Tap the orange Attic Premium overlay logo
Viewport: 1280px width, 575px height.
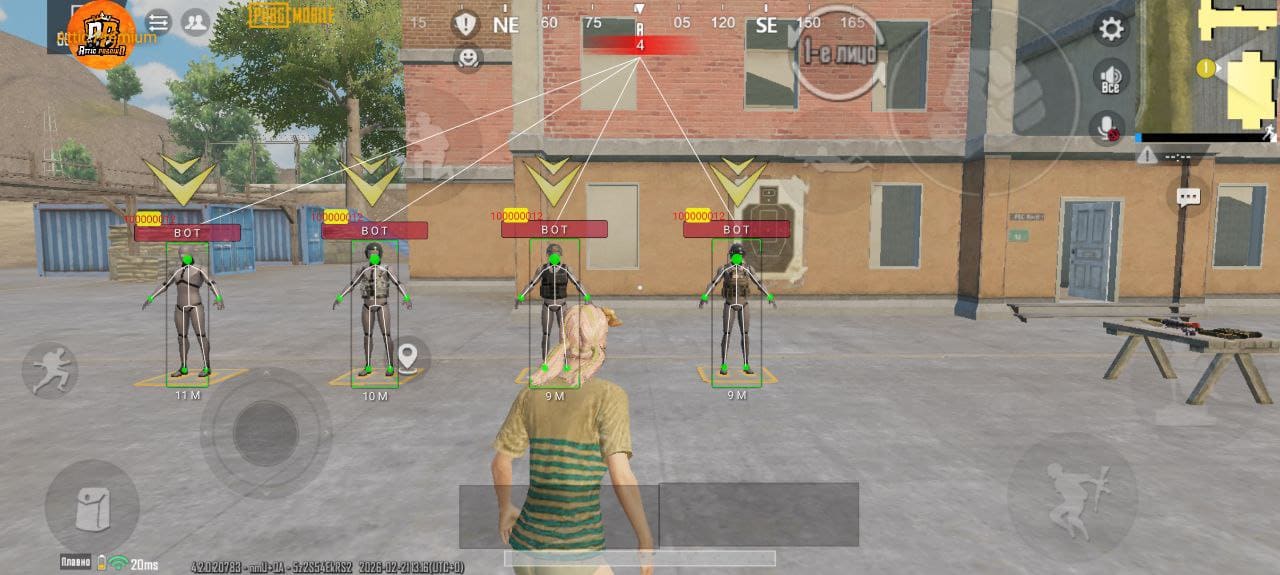click(x=101, y=33)
